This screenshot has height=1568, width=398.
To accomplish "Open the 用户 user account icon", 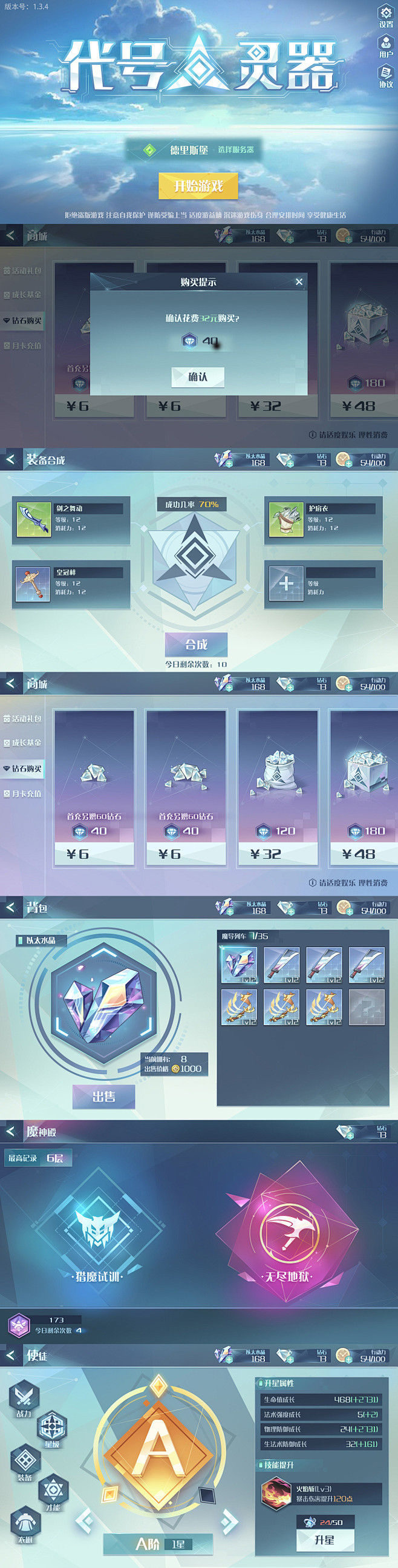I will point(386,44).
